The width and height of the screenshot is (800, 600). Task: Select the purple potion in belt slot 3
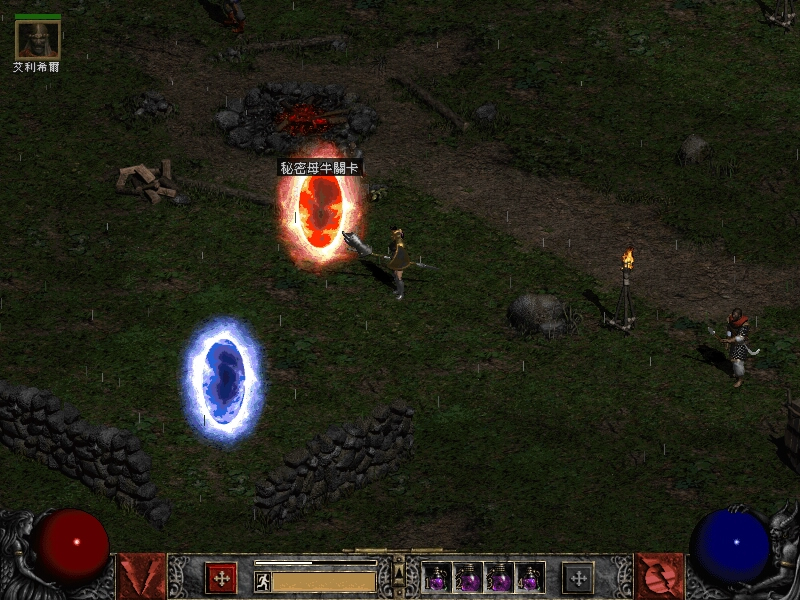pos(499,577)
